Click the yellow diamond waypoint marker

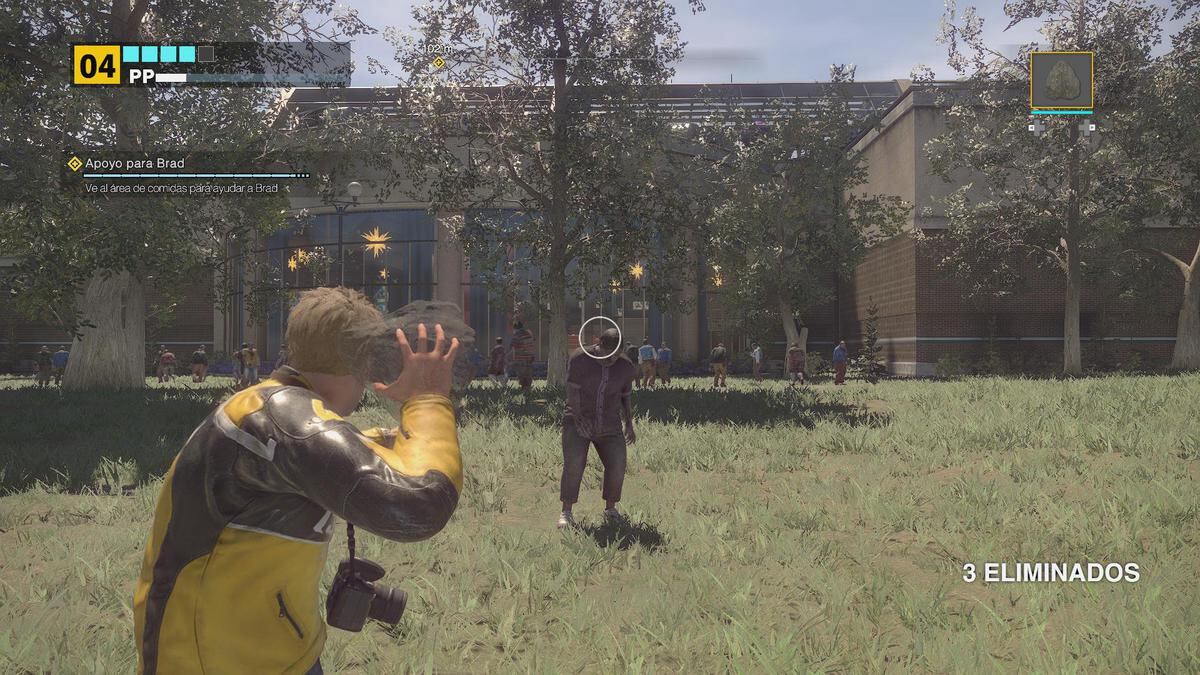pos(438,63)
